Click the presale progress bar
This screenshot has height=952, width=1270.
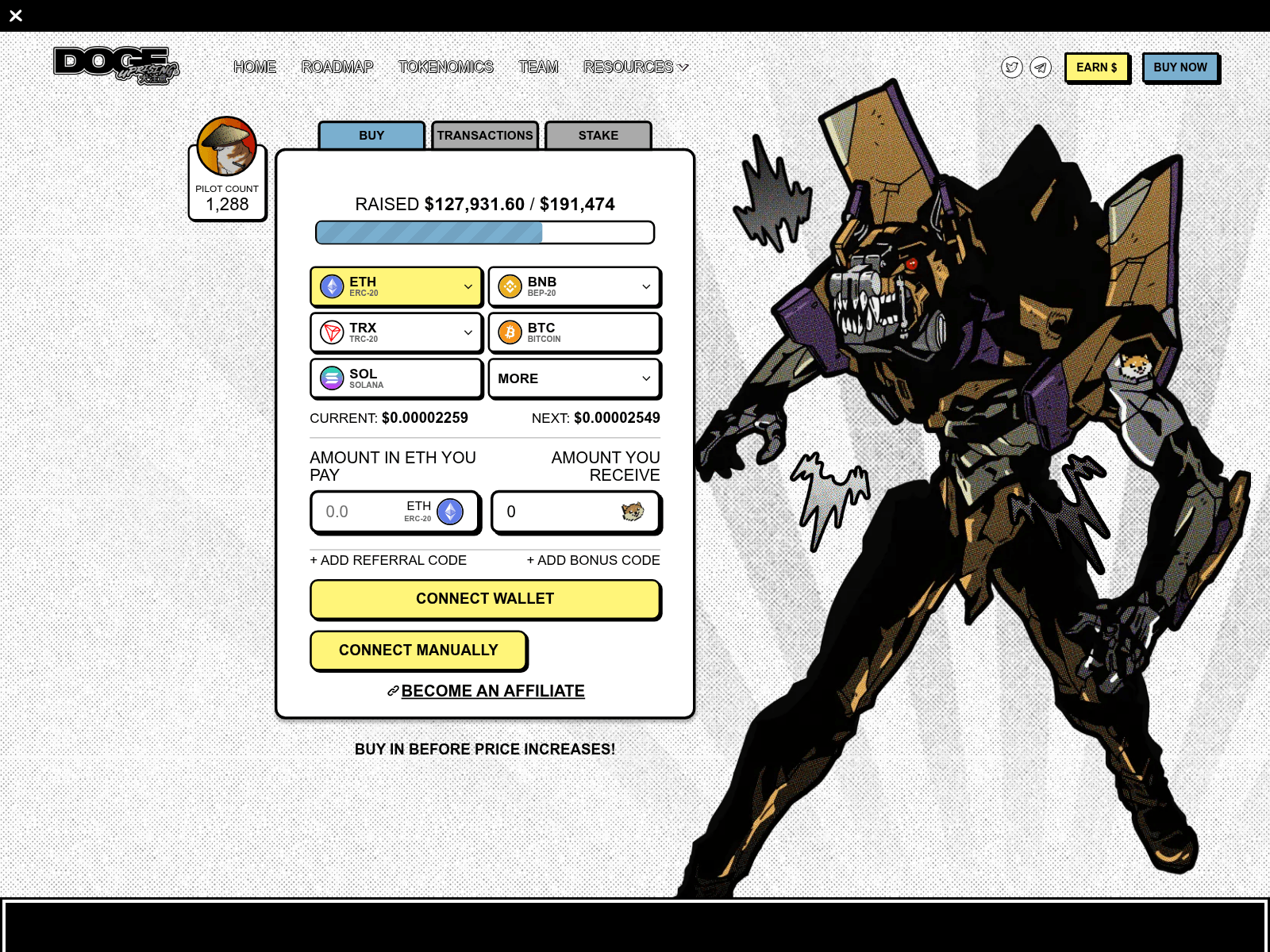coord(485,232)
